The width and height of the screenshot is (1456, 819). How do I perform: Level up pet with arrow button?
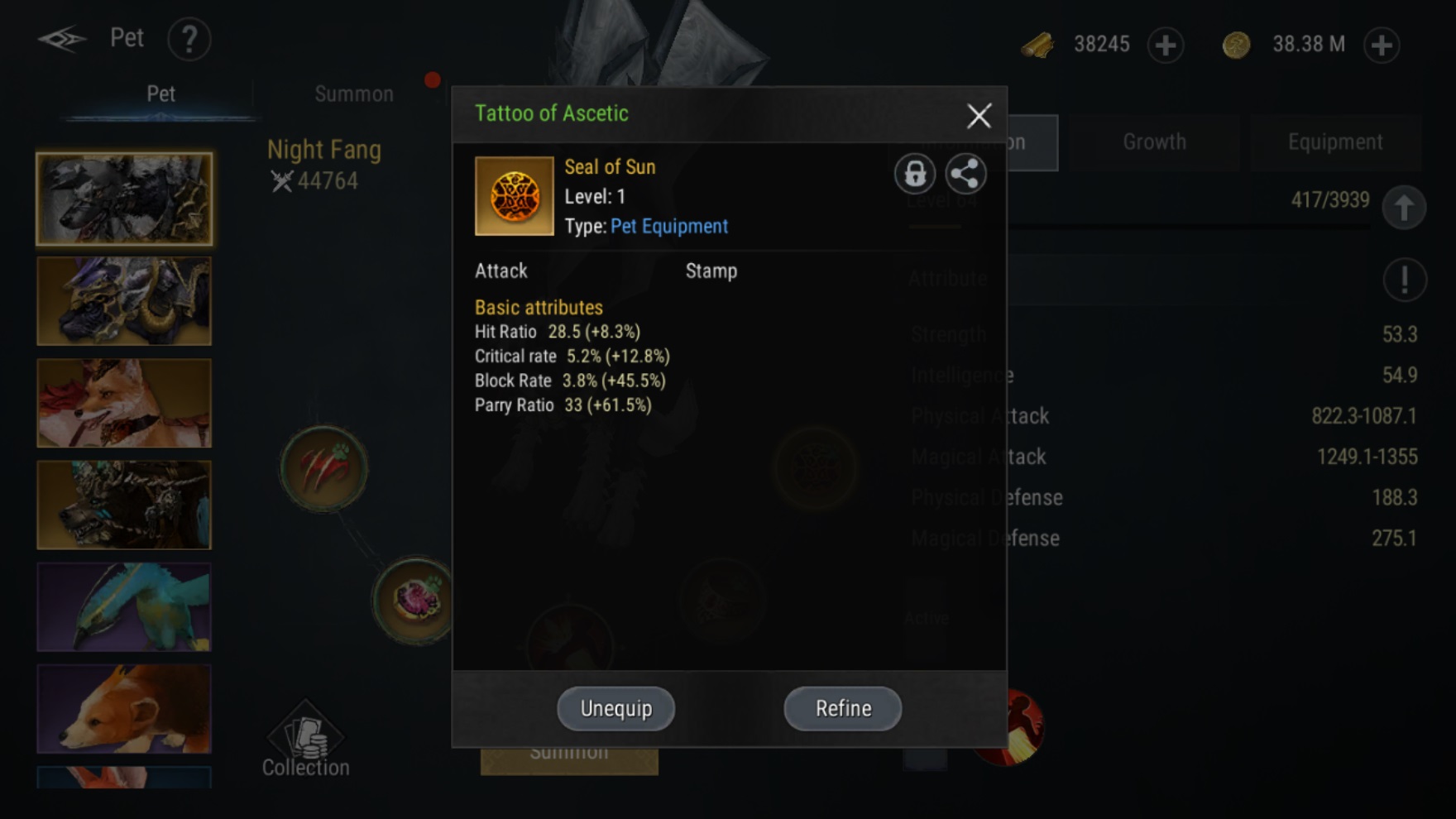coord(1403,207)
